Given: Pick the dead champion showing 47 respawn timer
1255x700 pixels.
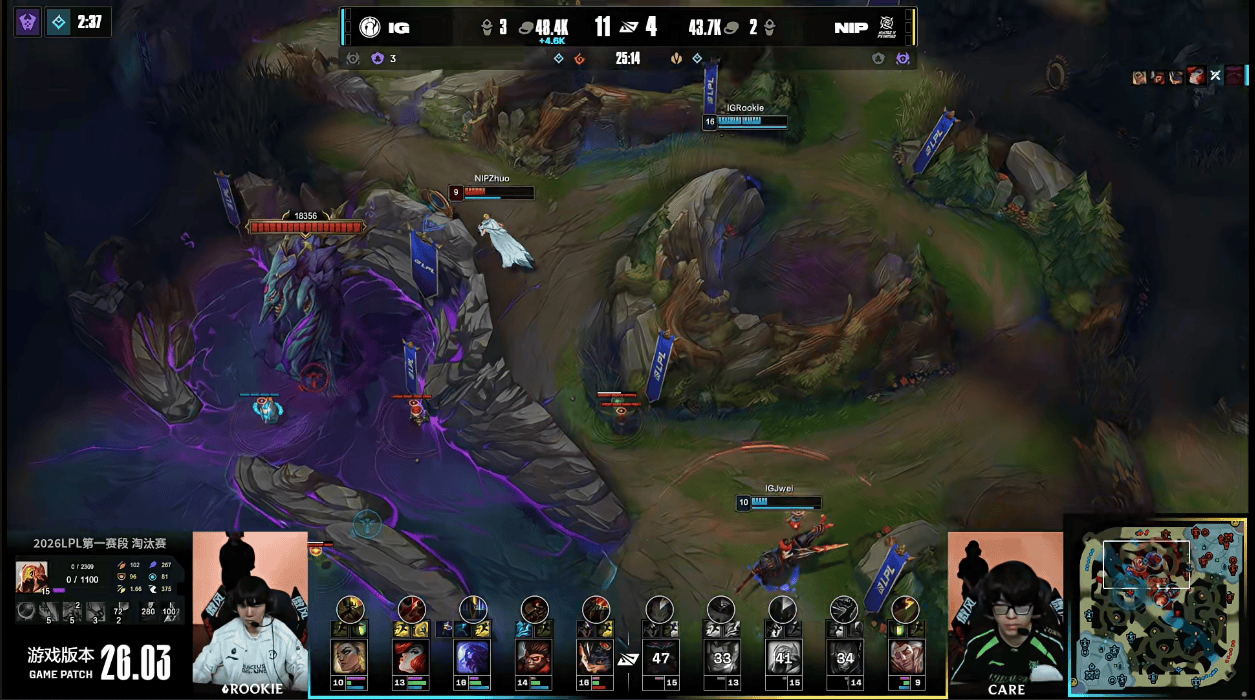Looking at the screenshot, I should coord(660,657).
